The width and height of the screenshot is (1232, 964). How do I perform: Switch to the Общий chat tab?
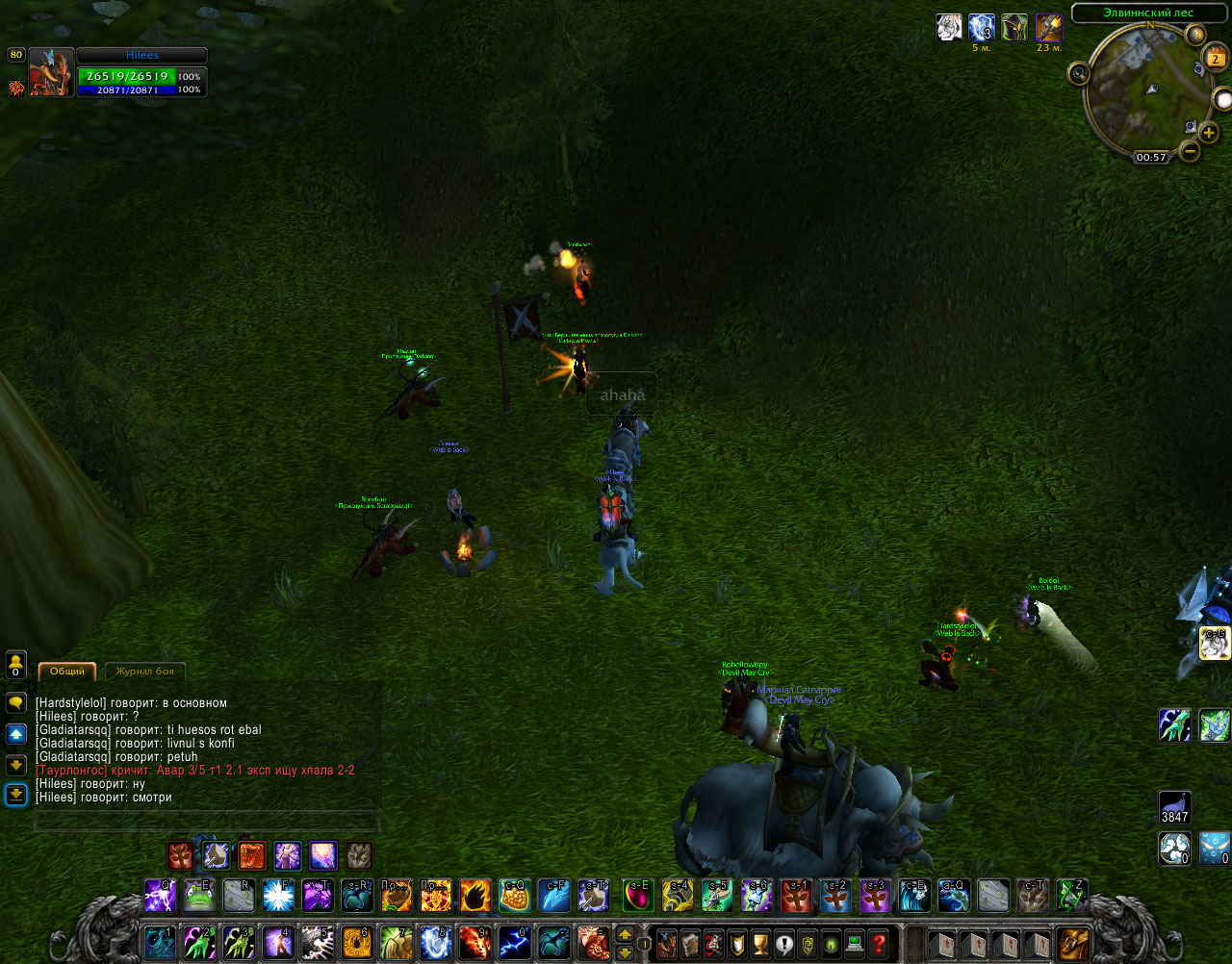pos(66,672)
